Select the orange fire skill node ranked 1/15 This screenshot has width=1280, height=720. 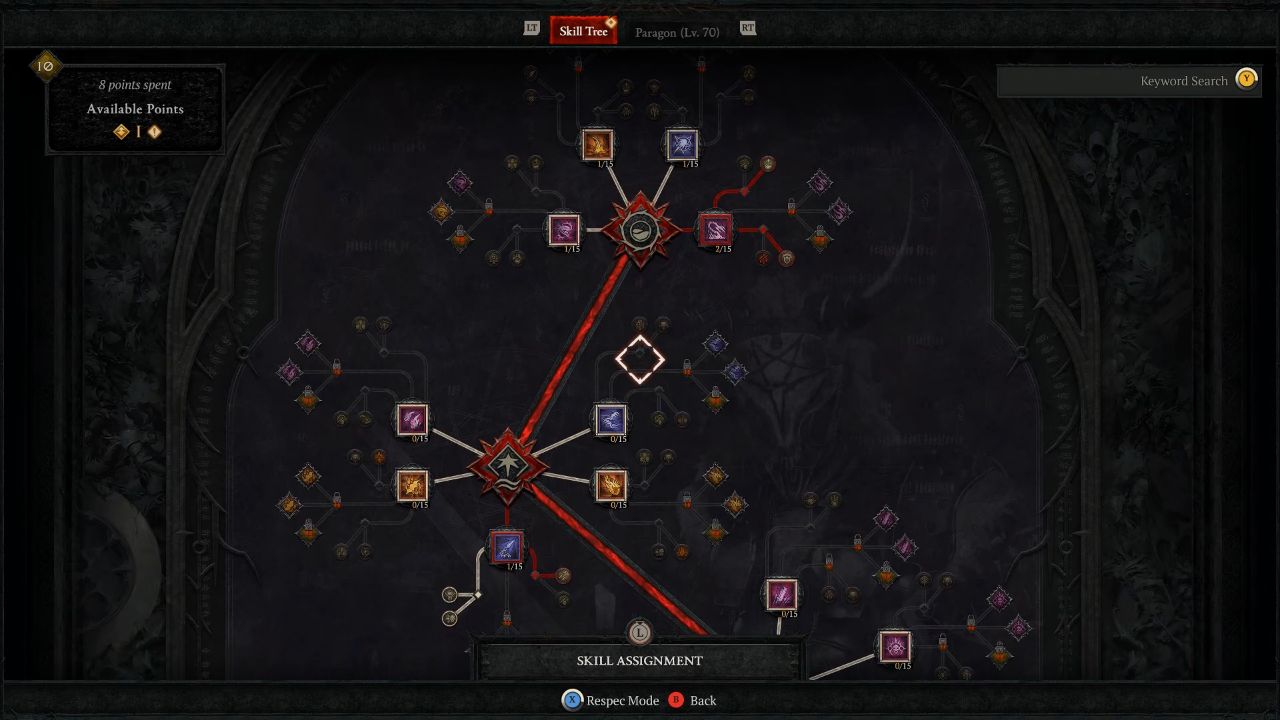tap(597, 144)
